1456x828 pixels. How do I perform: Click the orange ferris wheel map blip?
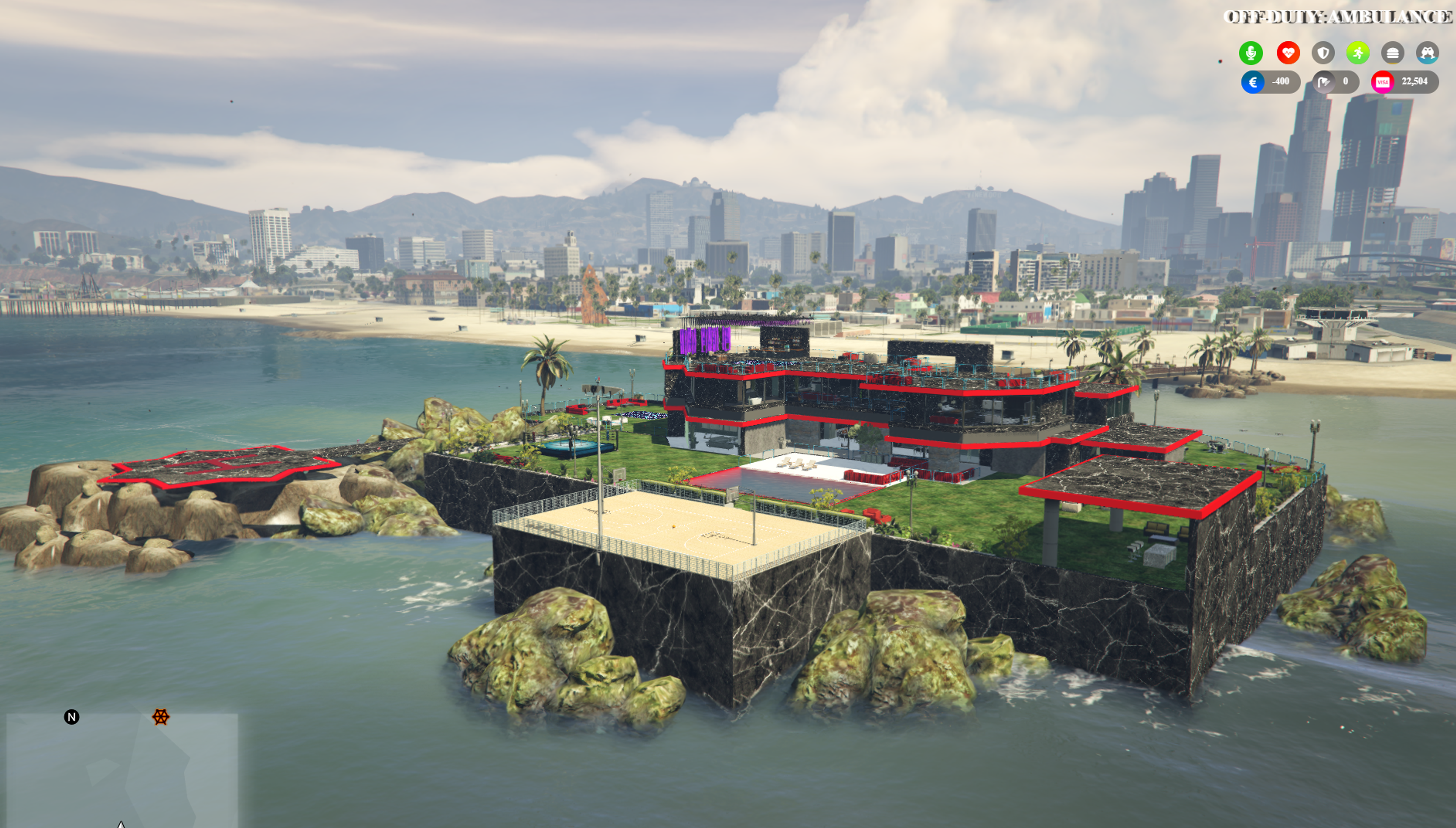click(160, 717)
